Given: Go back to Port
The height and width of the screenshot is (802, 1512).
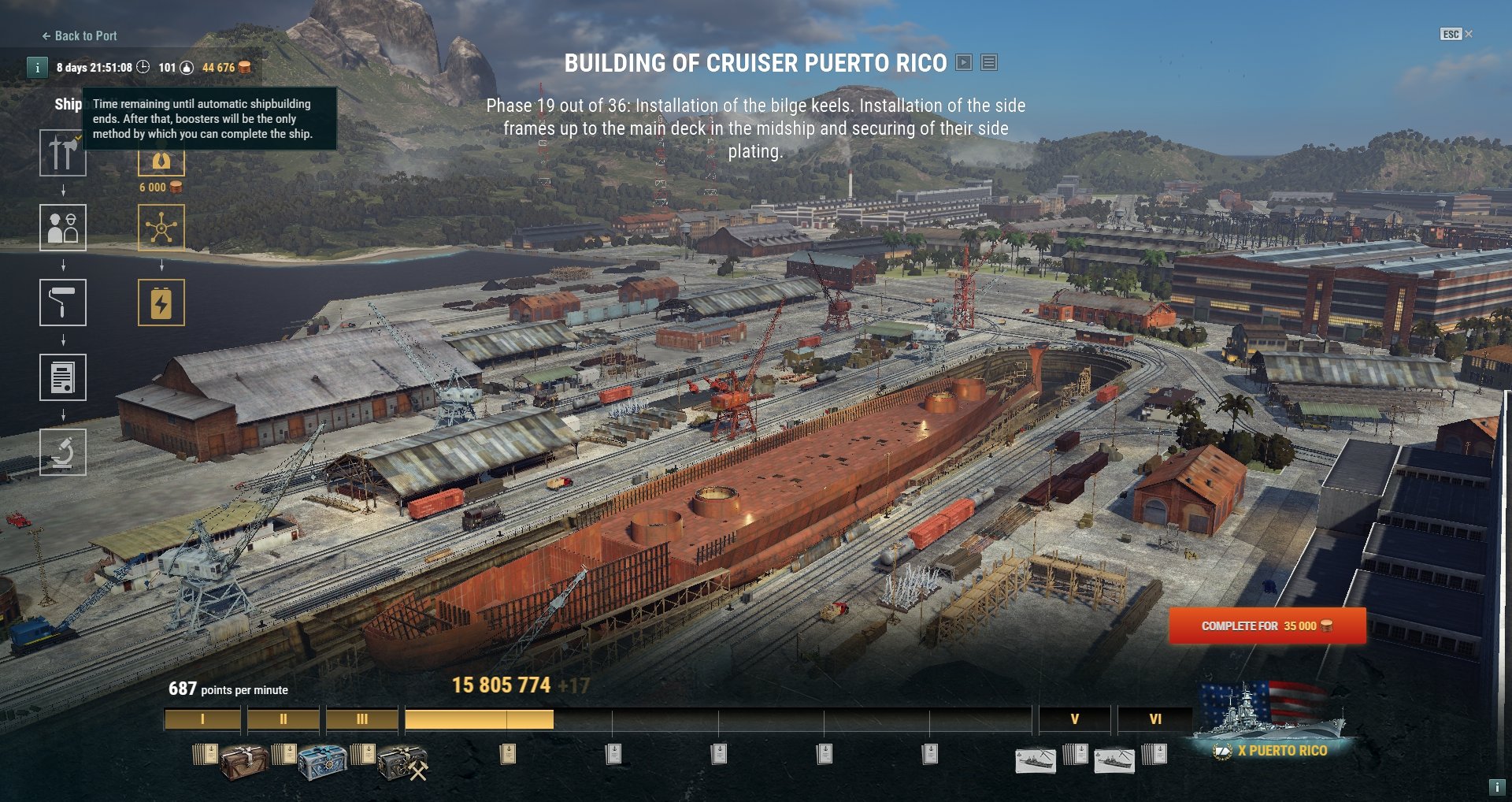Looking at the screenshot, I should pyautogui.click(x=80, y=36).
